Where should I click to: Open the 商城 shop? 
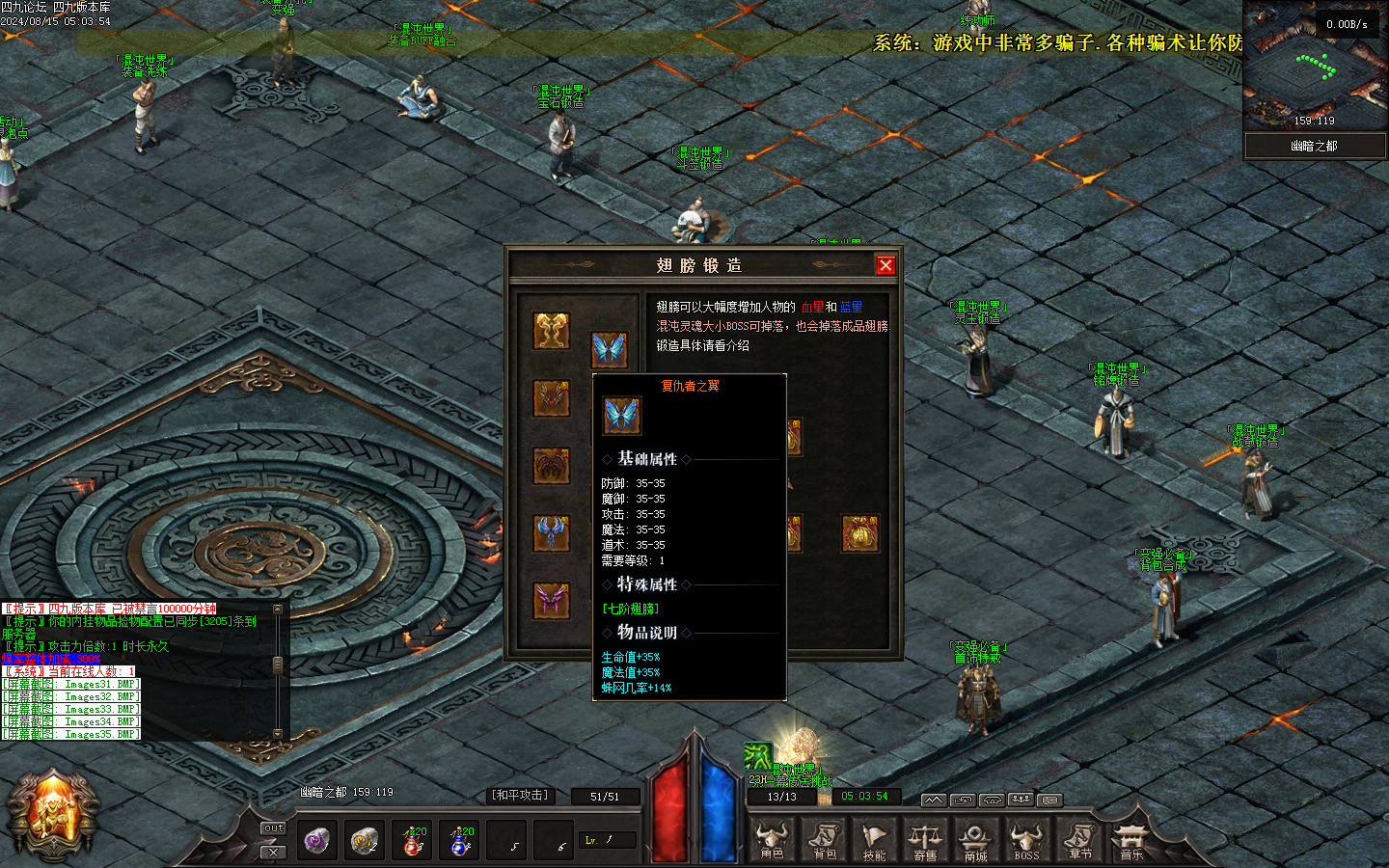[975, 840]
